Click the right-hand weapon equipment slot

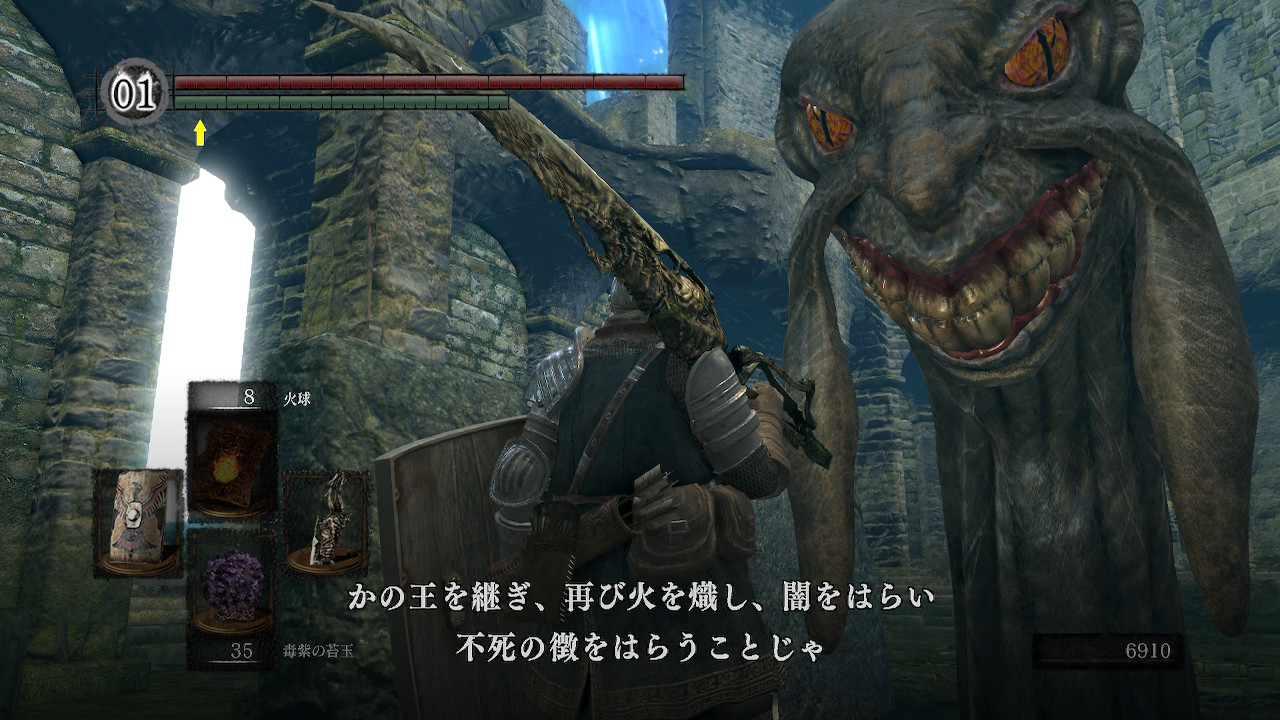(x=327, y=523)
